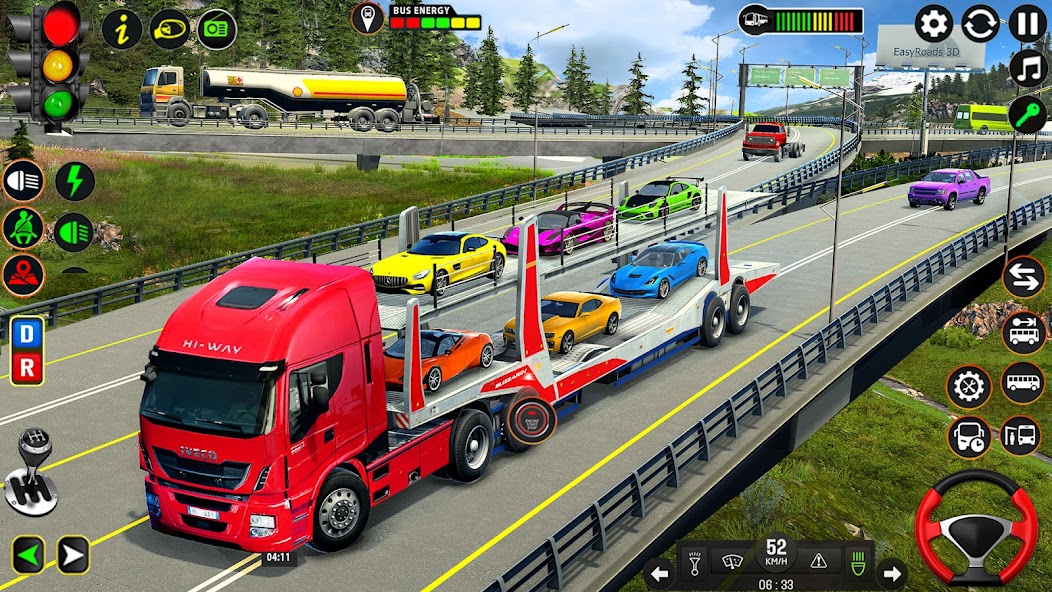Switch the D/R drive selector

pos(27,350)
